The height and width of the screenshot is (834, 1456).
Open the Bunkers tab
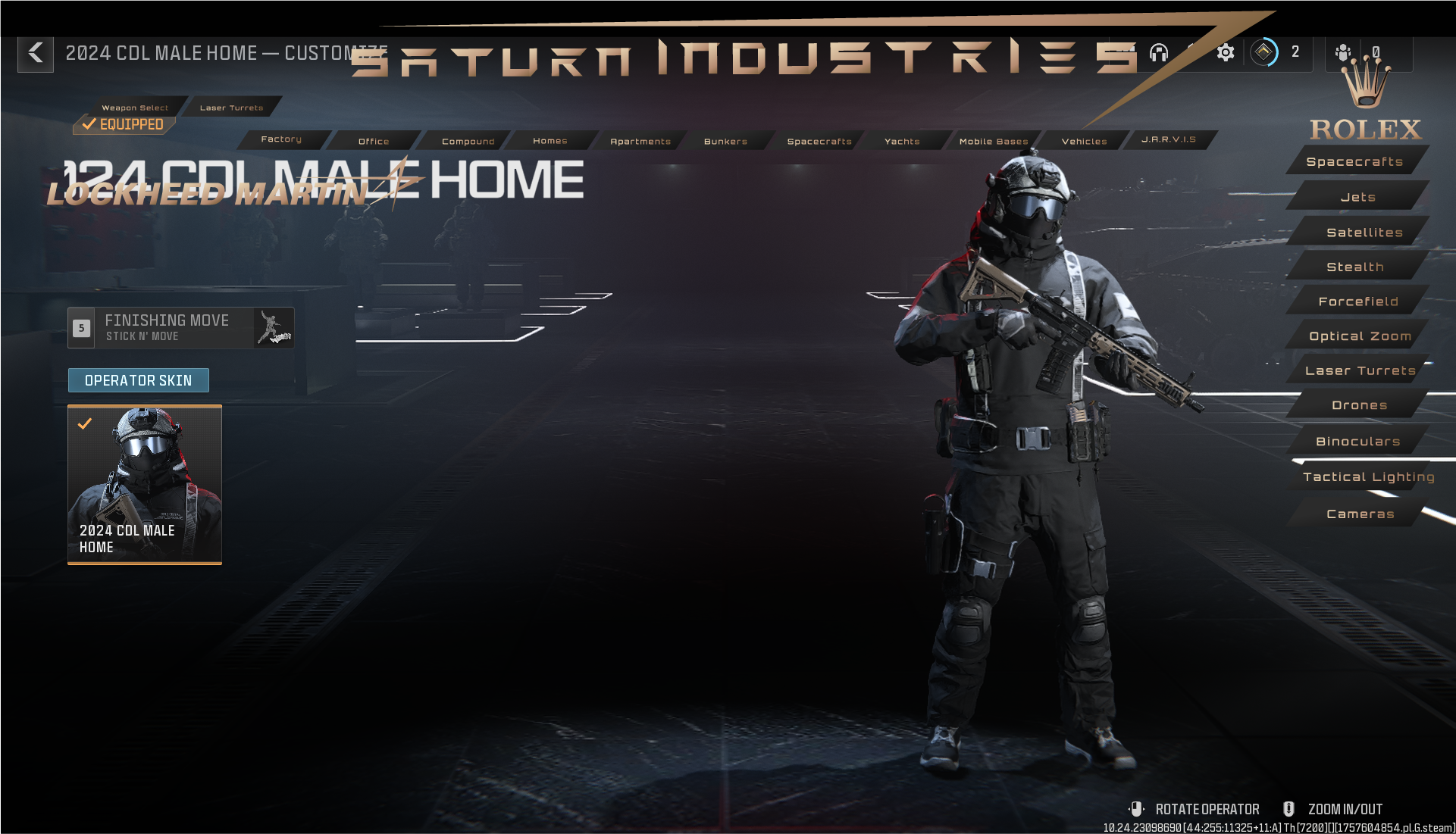(x=725, y=141)
